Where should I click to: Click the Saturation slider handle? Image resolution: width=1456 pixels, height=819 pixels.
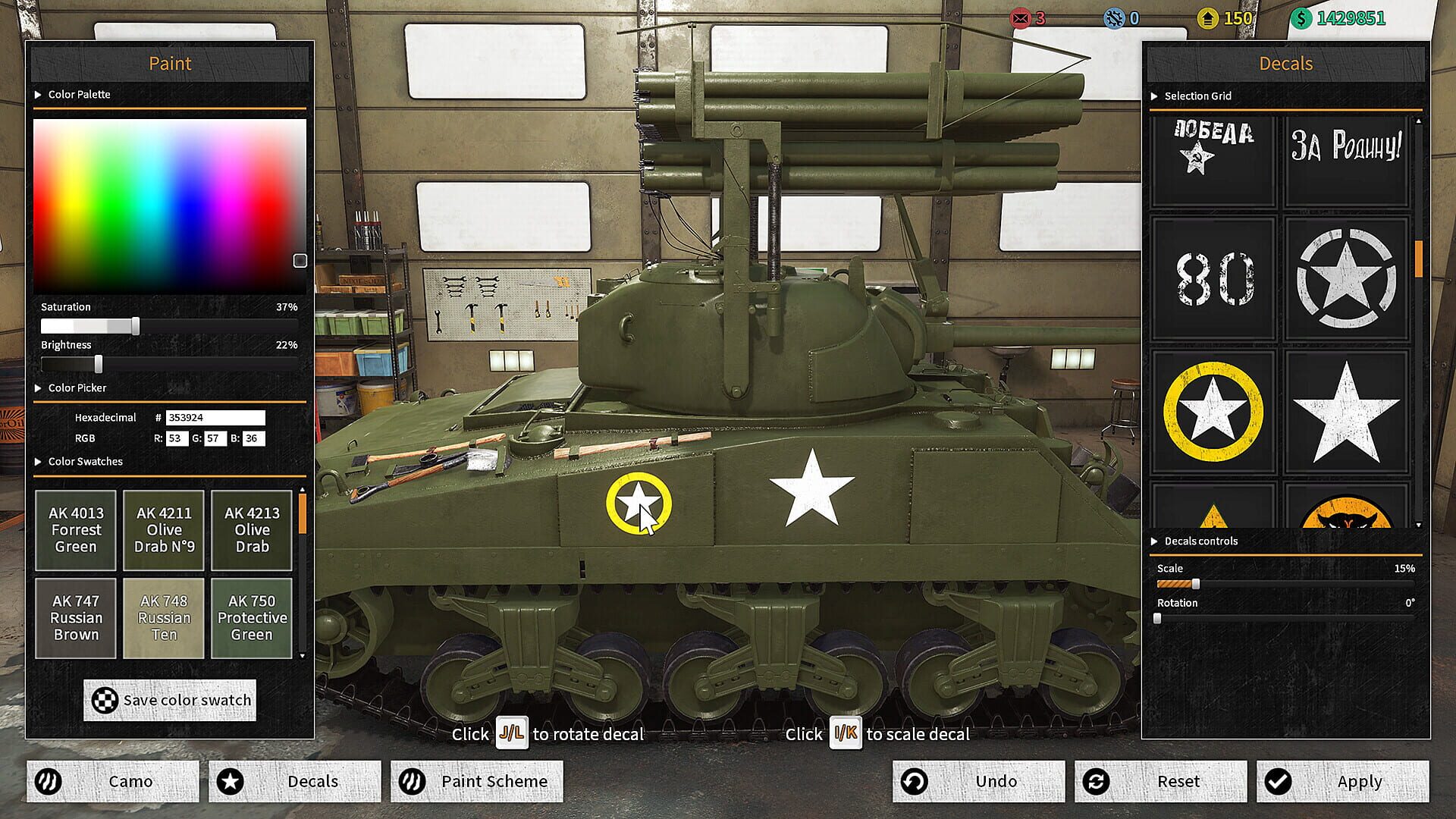135,325
